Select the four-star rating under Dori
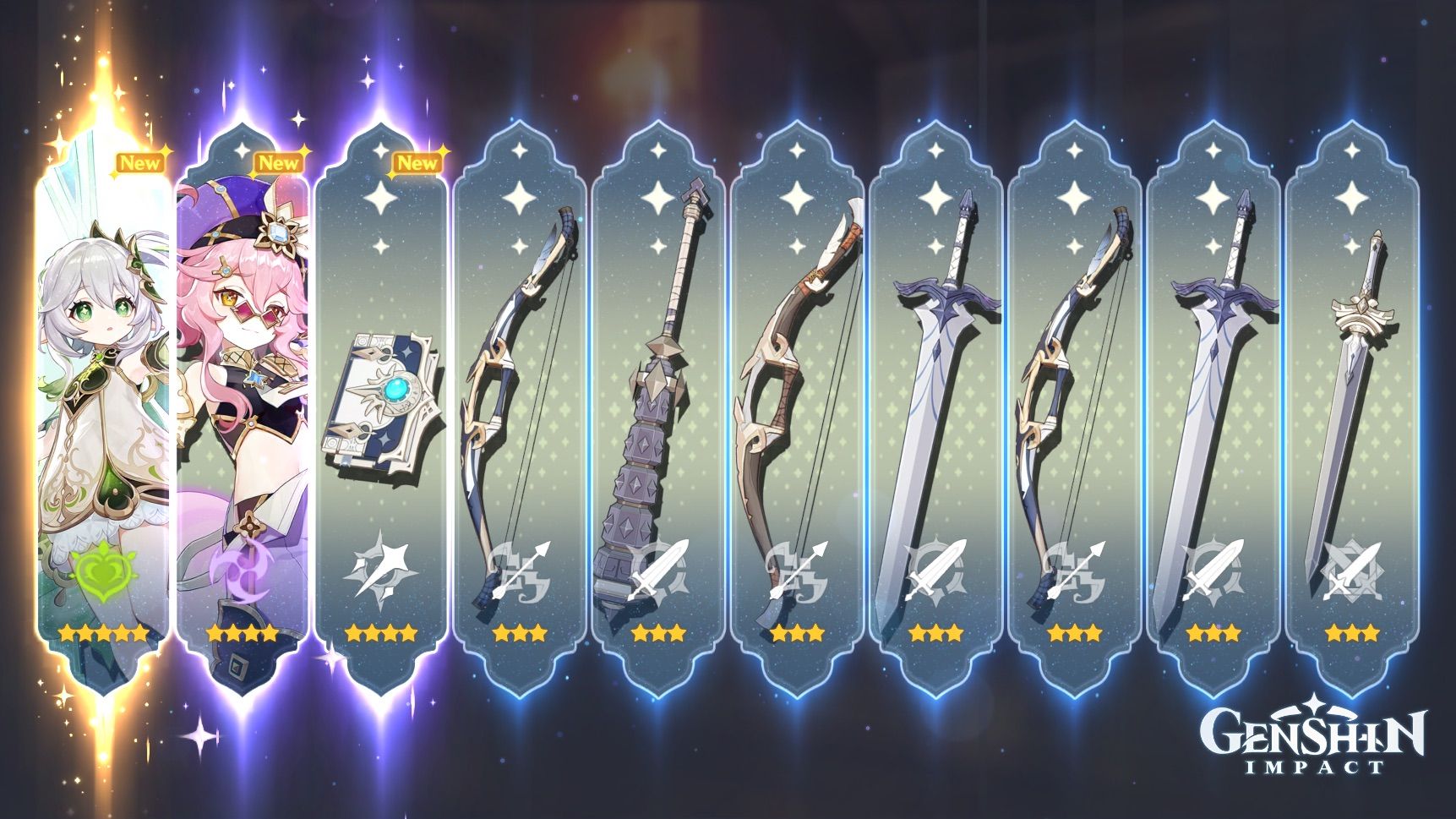 tap(238, 630)
